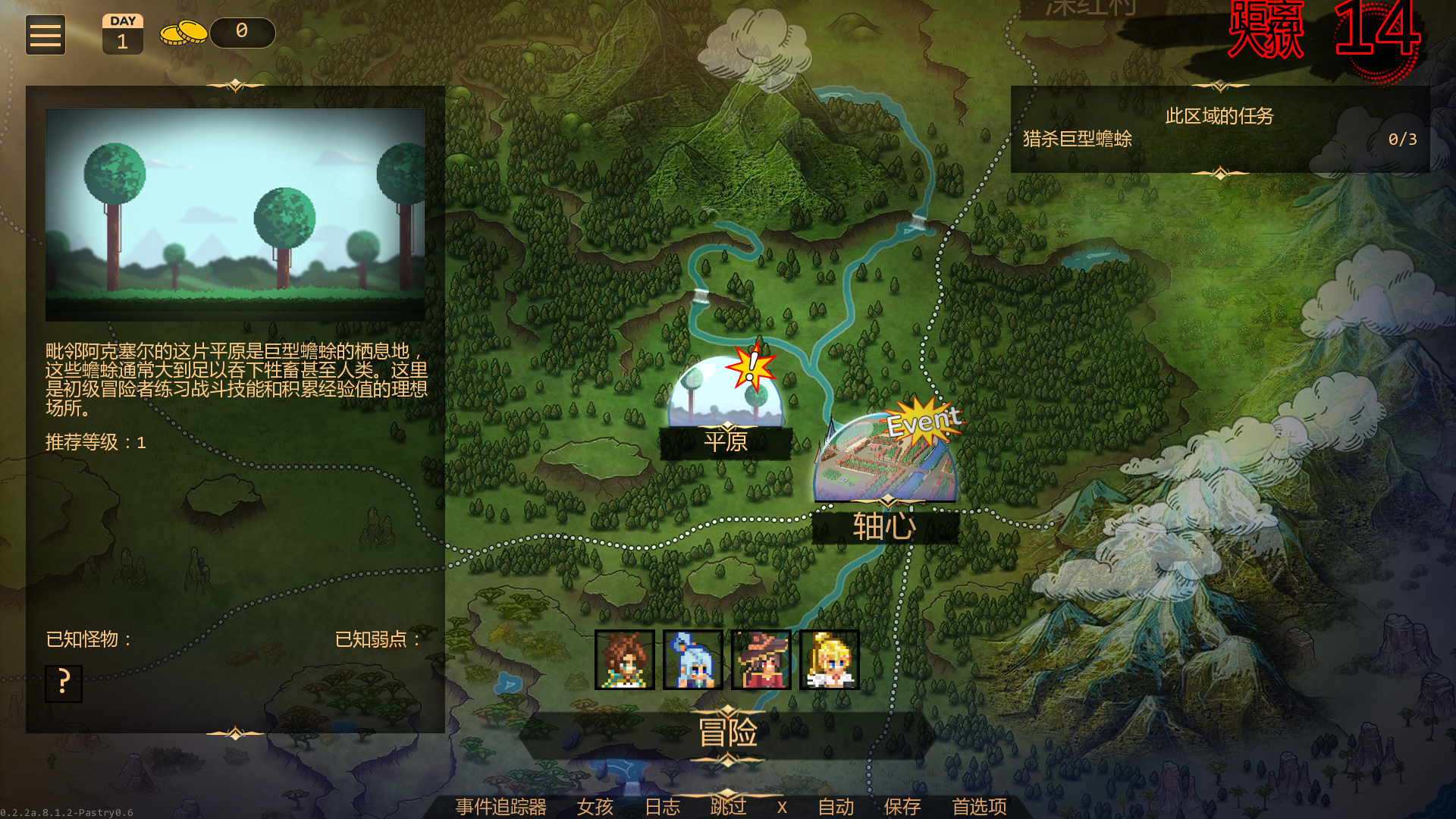Open the hamburger menu

tap(45, 35)
